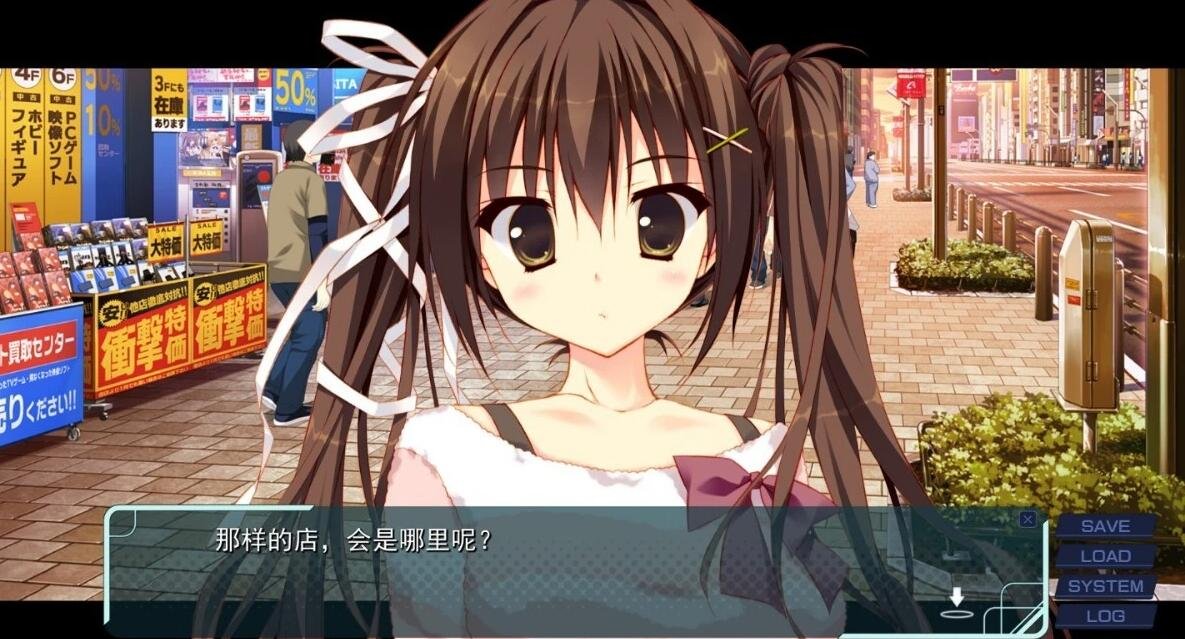Open the SAVE menu

pyautogui.click(x=1105, y=526)
